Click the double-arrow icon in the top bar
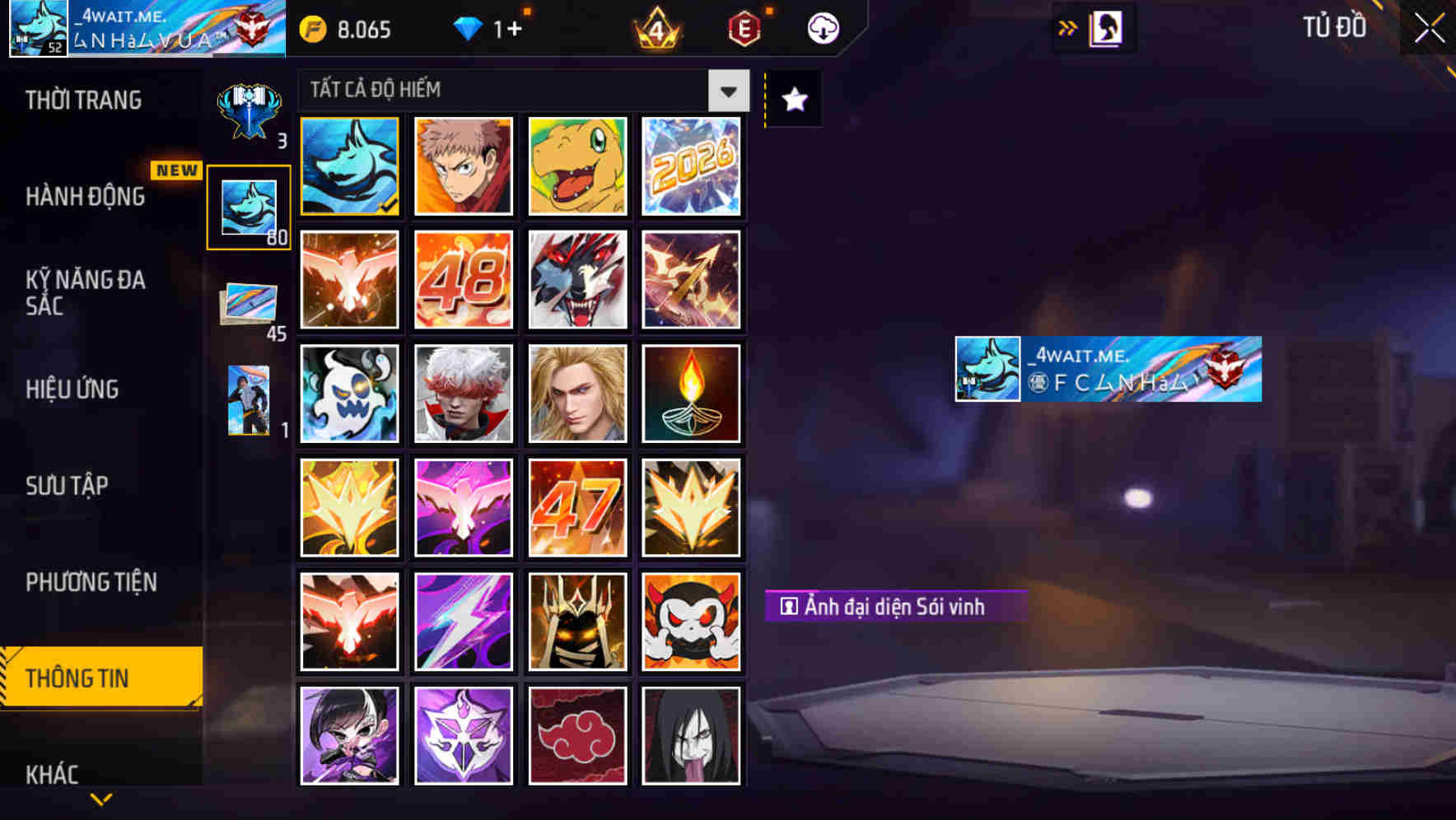Screen dimensions: 1456x820 1066,27
